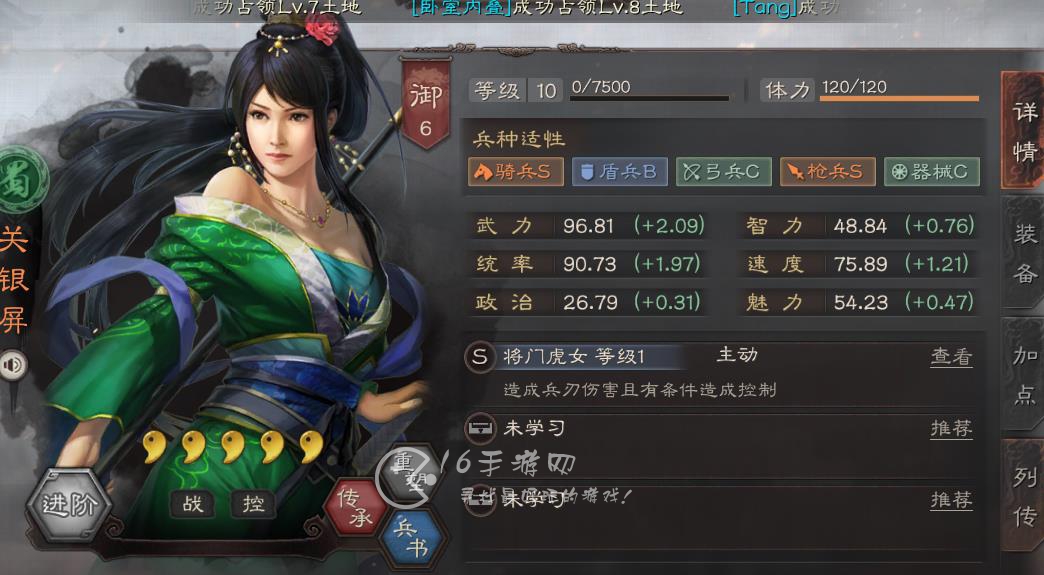The image size is (1044, 575).
Task: Select the 枪兵S spearman aptitude badge
Action: pos(827,172)
